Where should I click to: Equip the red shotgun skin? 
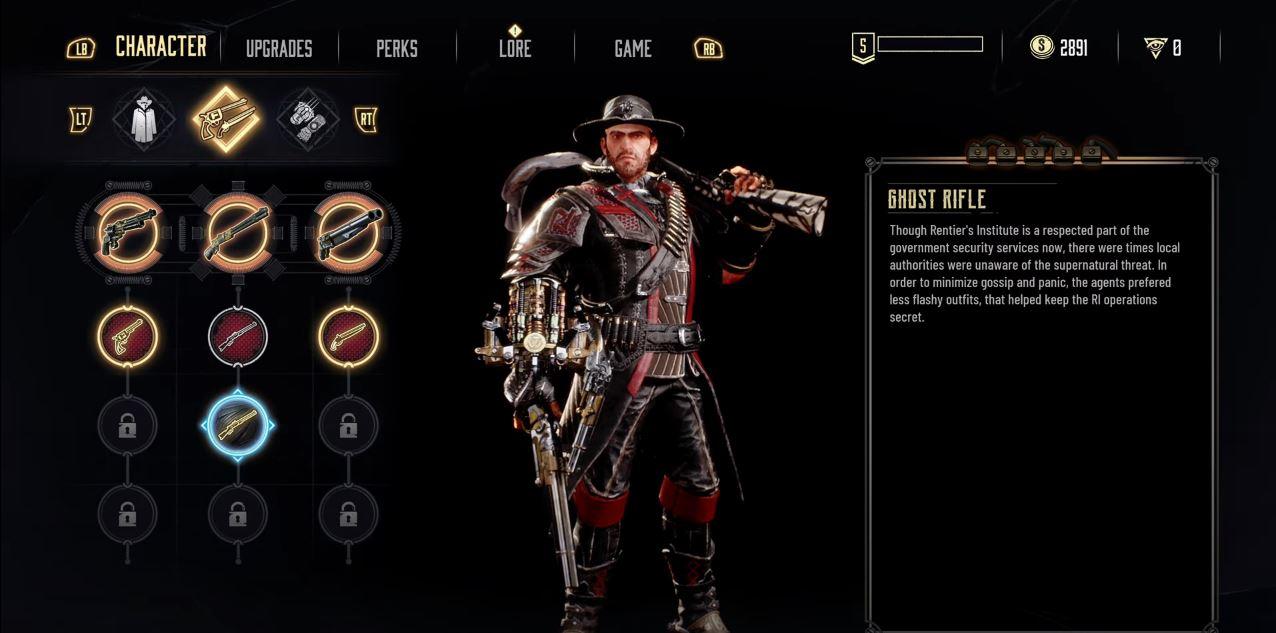pyautogui.click(x=348, y=336)
